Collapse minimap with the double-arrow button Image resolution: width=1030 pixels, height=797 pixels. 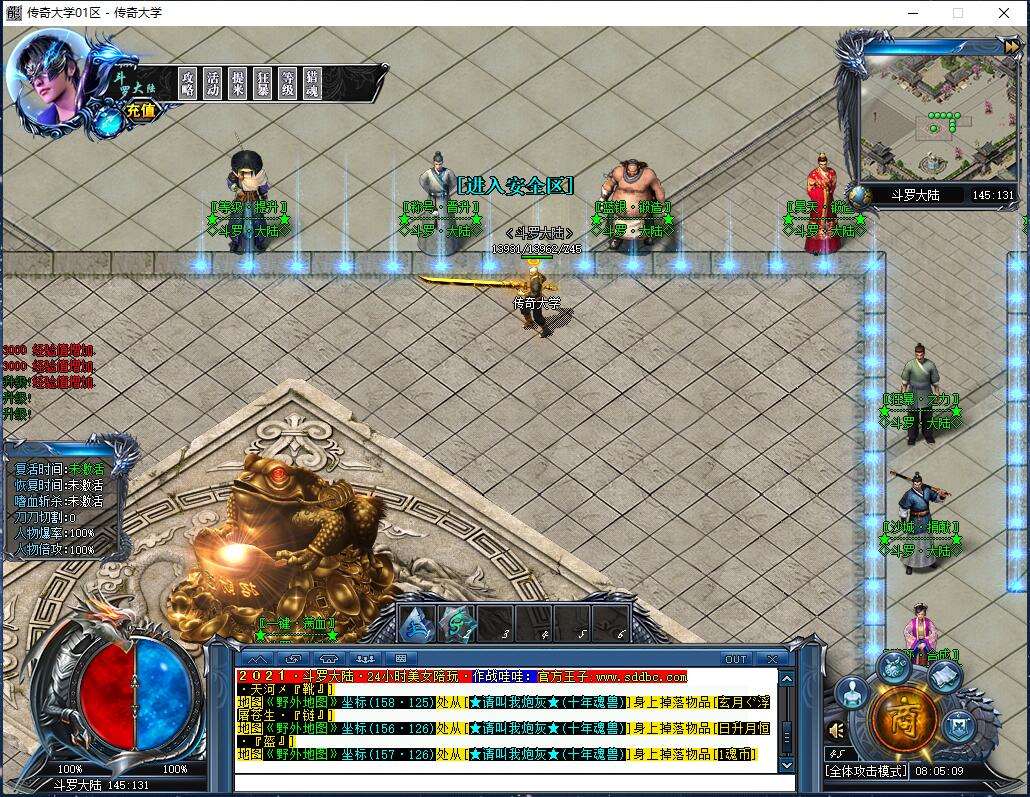click(x=1011, y=46)
